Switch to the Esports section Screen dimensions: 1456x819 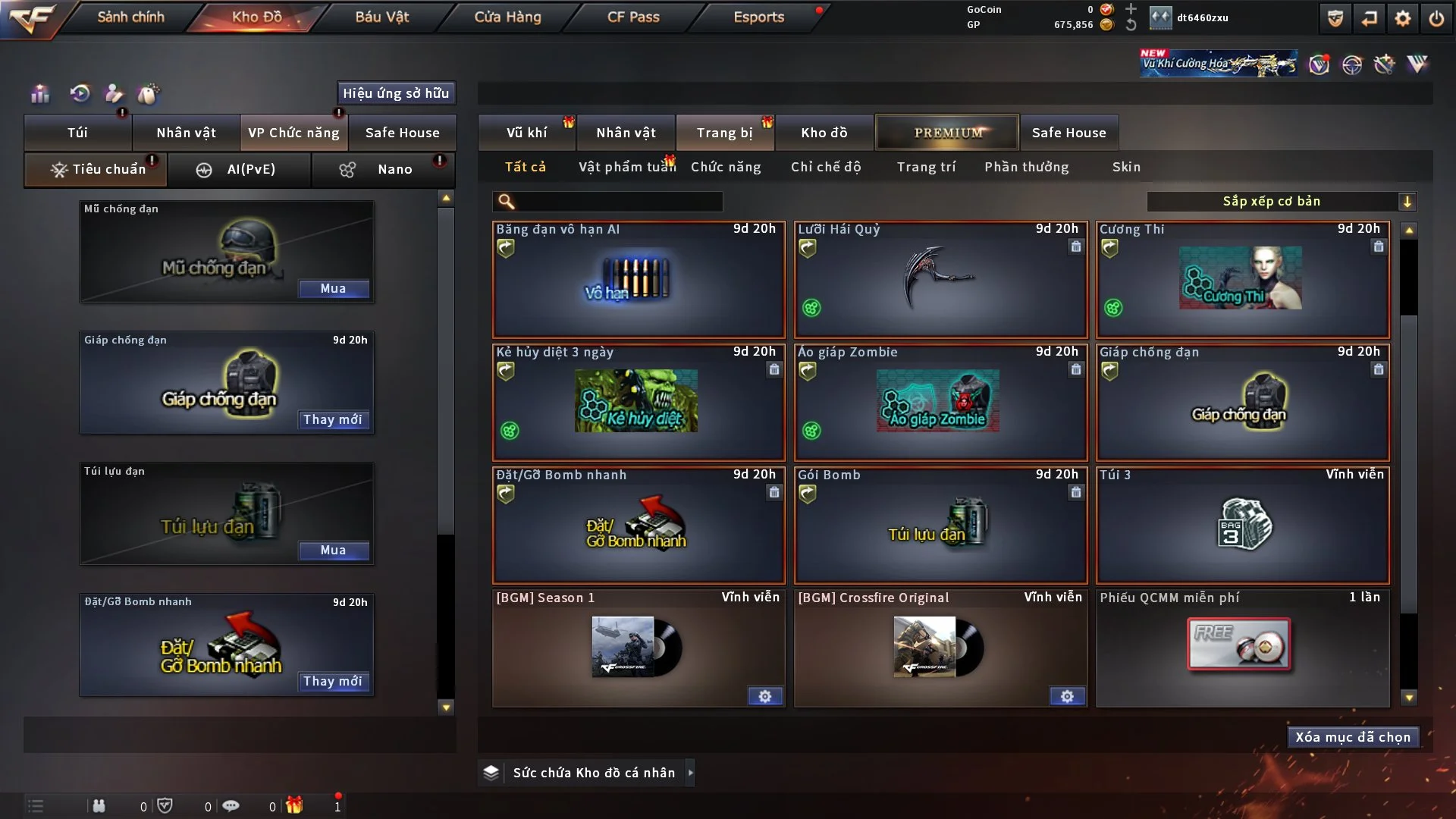[758, 17]
